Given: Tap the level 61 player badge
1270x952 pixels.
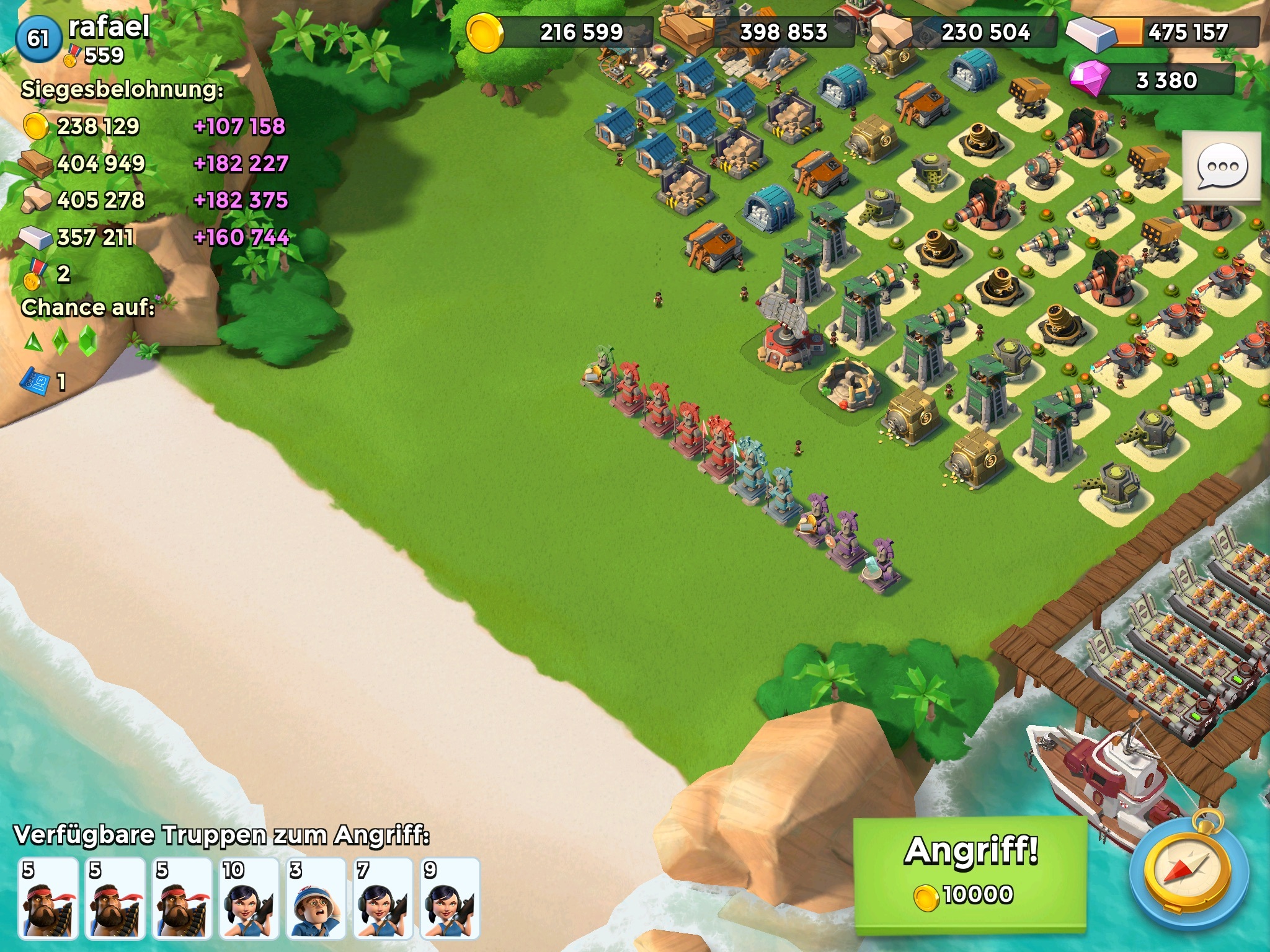Looking at the screenshot, I should point(38,38).
